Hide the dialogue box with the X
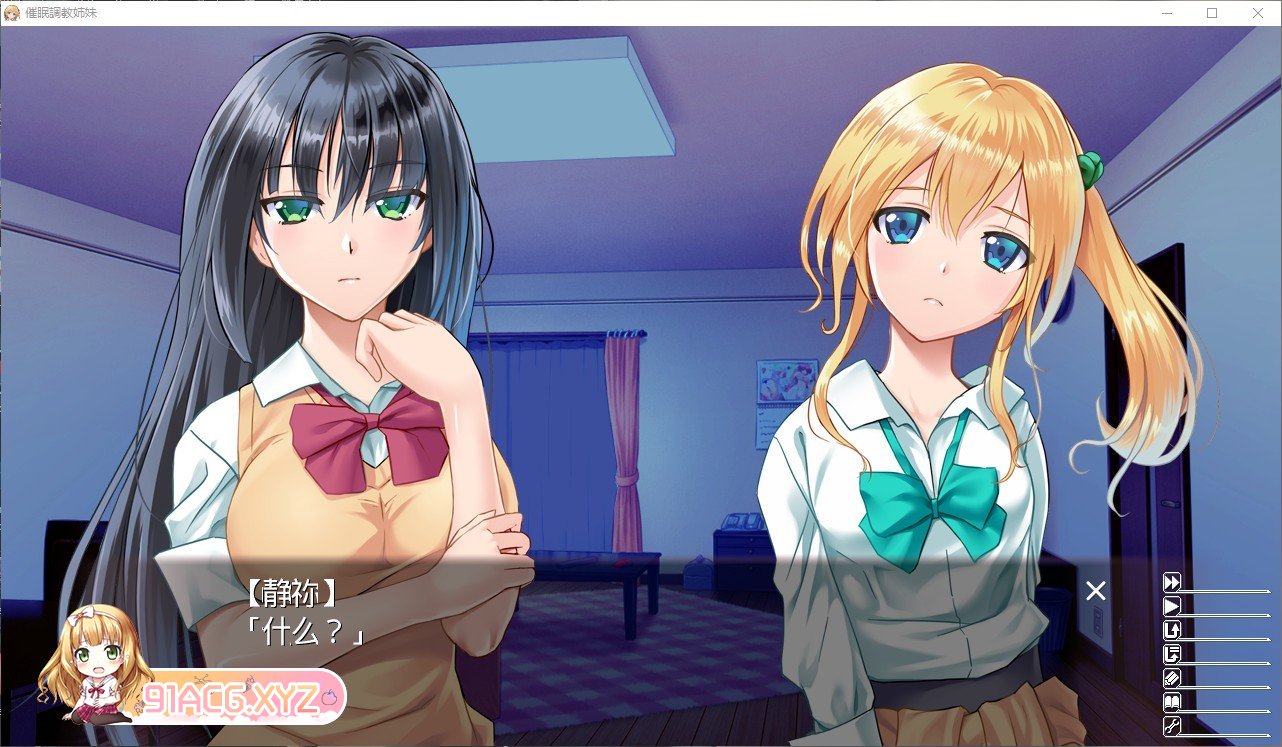Screen dimensions: 1282x747 tap(1096, 590)
